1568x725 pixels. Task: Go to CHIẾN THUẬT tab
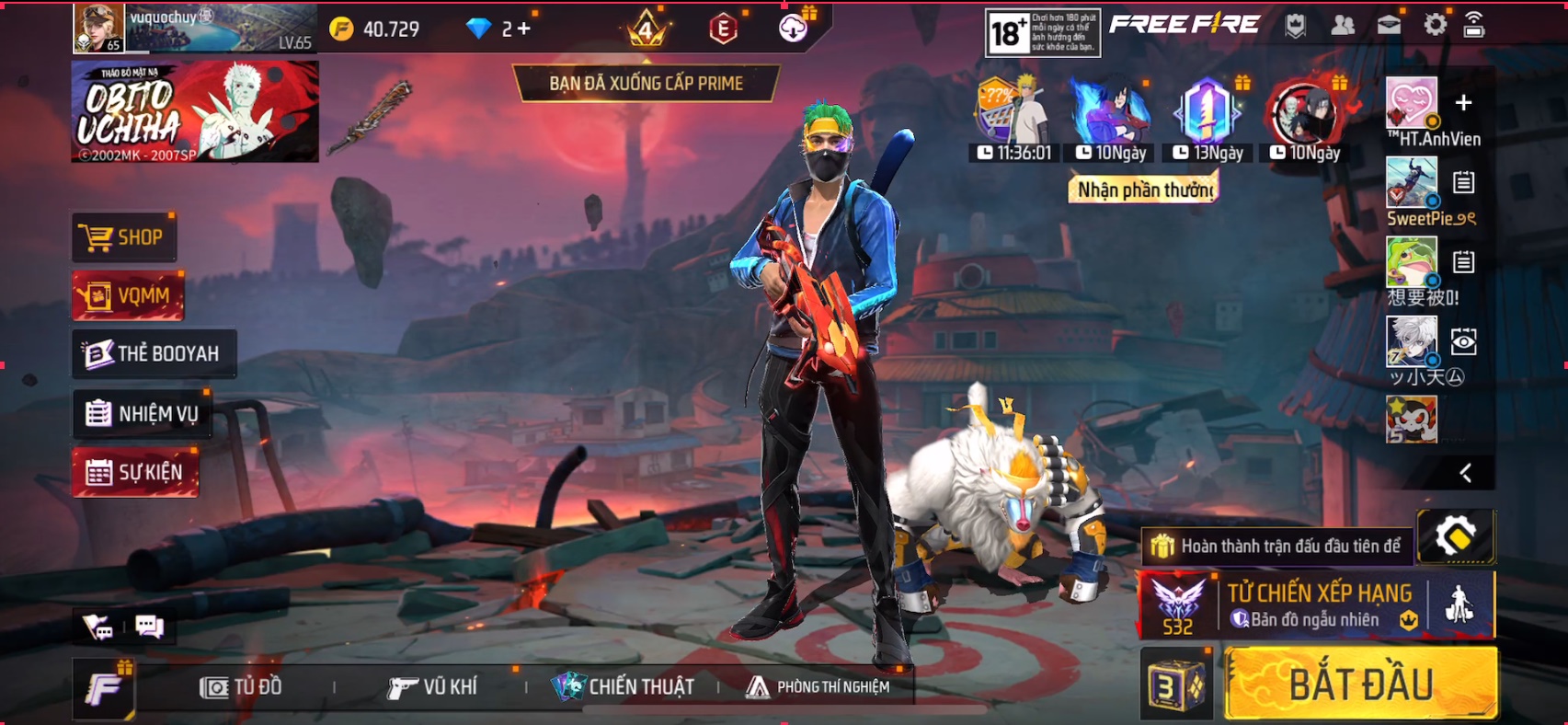pyautogui.click(x=624, y=687)
